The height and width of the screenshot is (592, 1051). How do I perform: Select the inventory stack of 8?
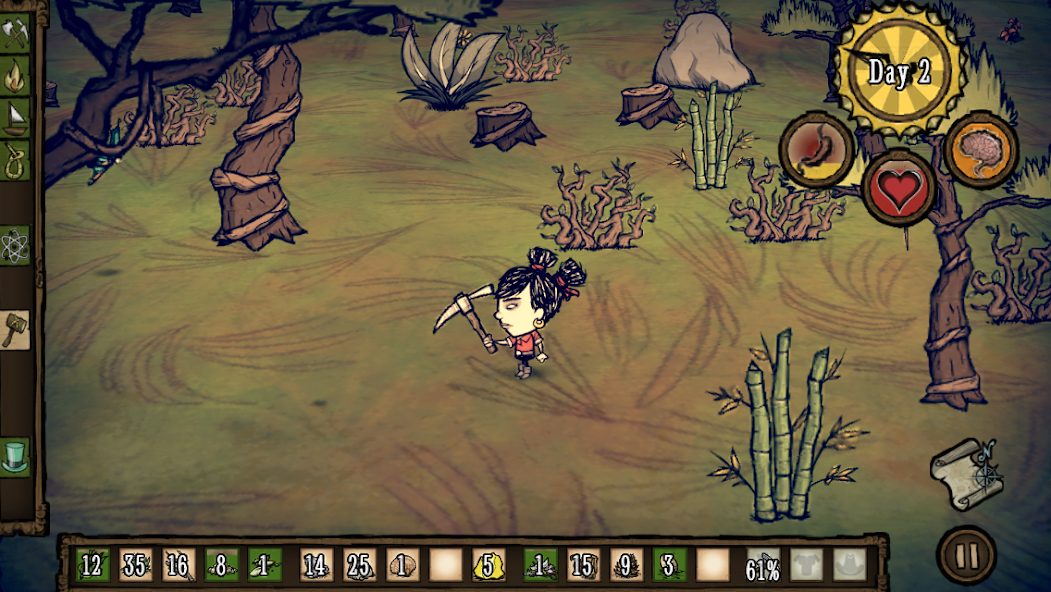[222, 566]
